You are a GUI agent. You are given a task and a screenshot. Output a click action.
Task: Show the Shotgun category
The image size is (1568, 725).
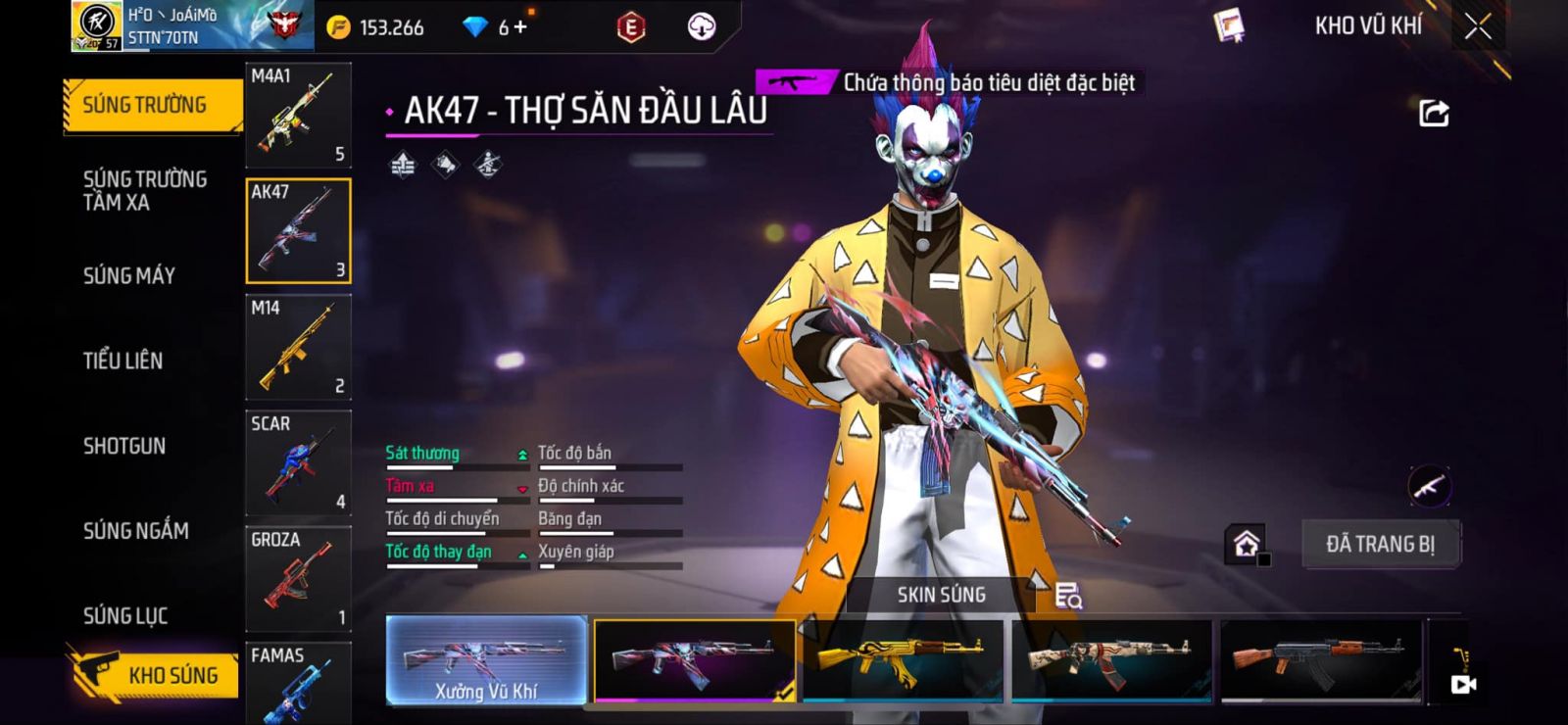(x=124, y=446)
